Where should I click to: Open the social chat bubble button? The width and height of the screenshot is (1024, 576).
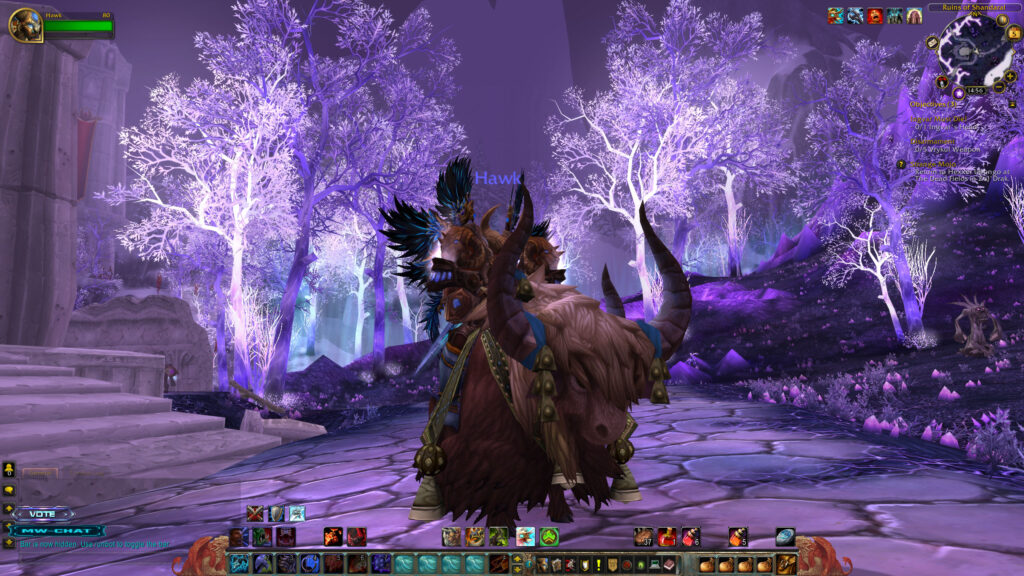[x=9, y=490]
